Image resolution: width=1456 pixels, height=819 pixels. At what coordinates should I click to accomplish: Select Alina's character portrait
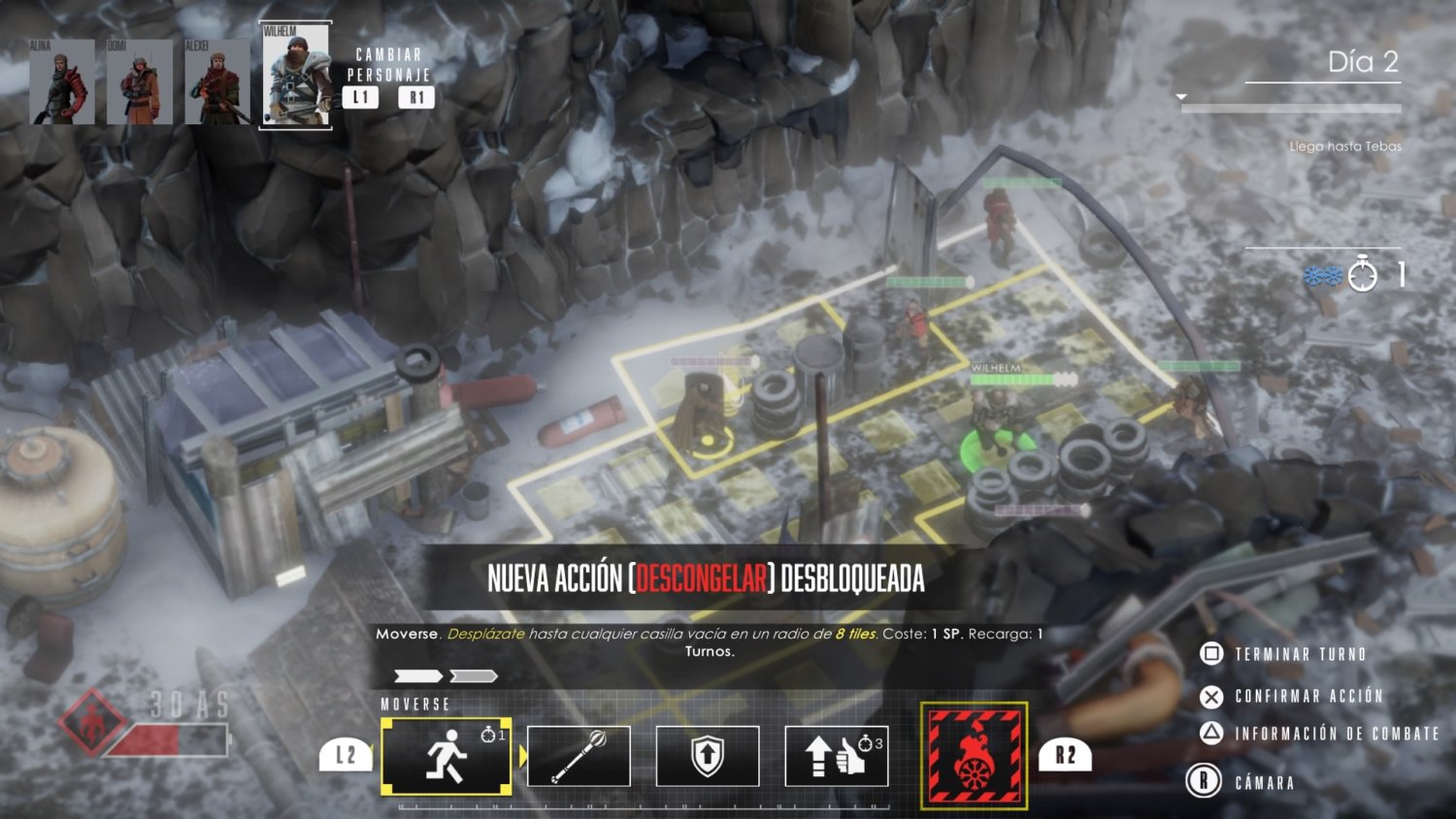pyautogui.click(x=62, y=82)
